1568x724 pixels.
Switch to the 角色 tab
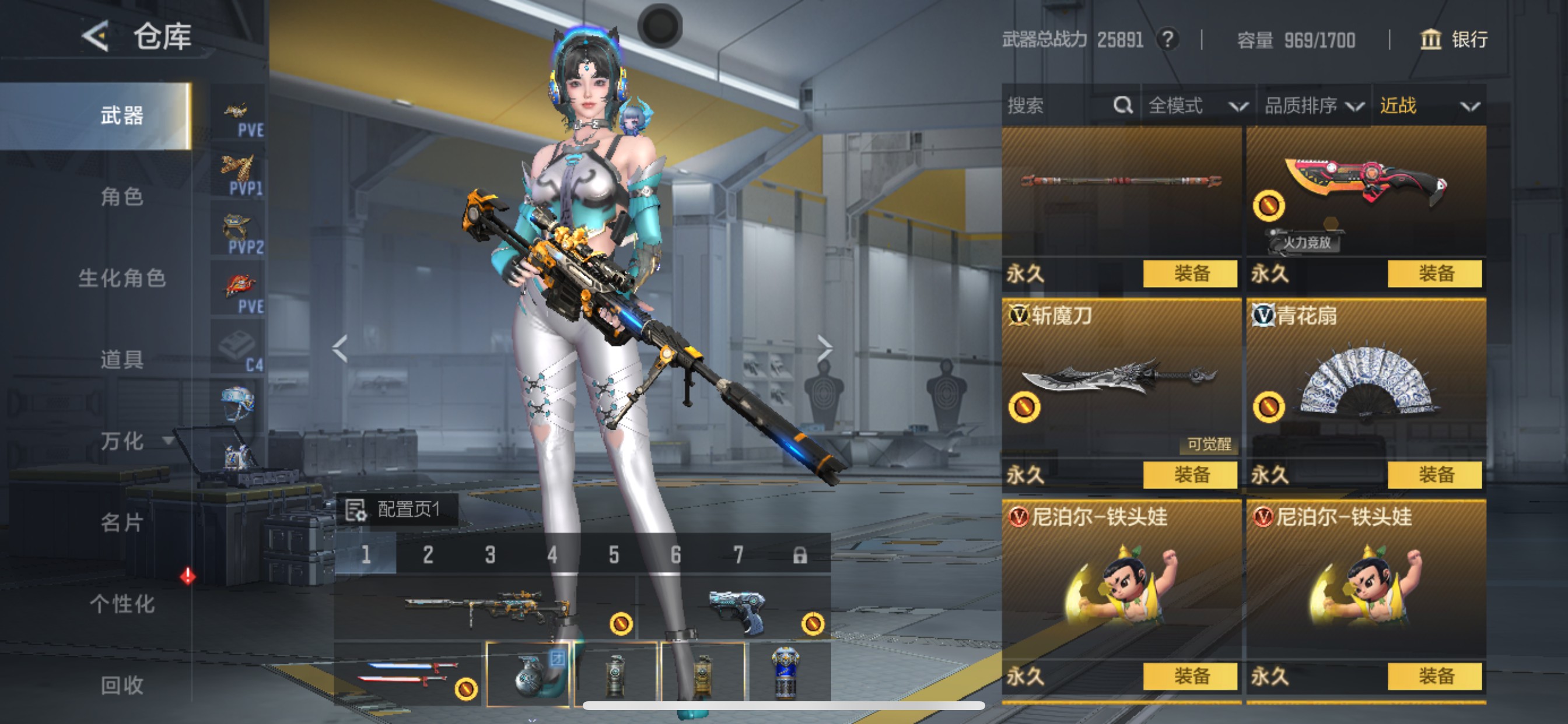(122, 196)
